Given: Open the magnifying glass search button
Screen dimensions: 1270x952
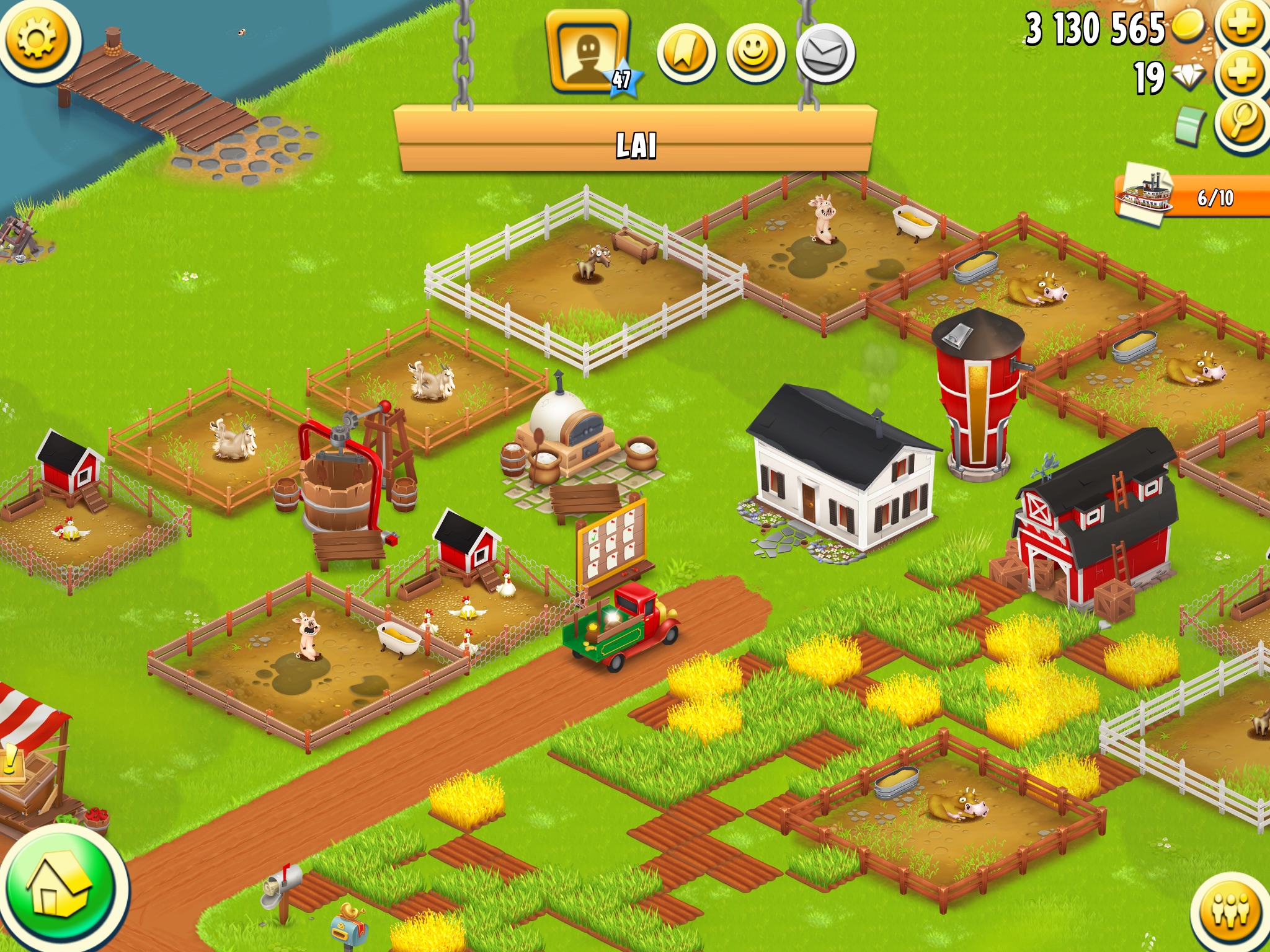Looking at the screenshot, I should (1242, 123).
